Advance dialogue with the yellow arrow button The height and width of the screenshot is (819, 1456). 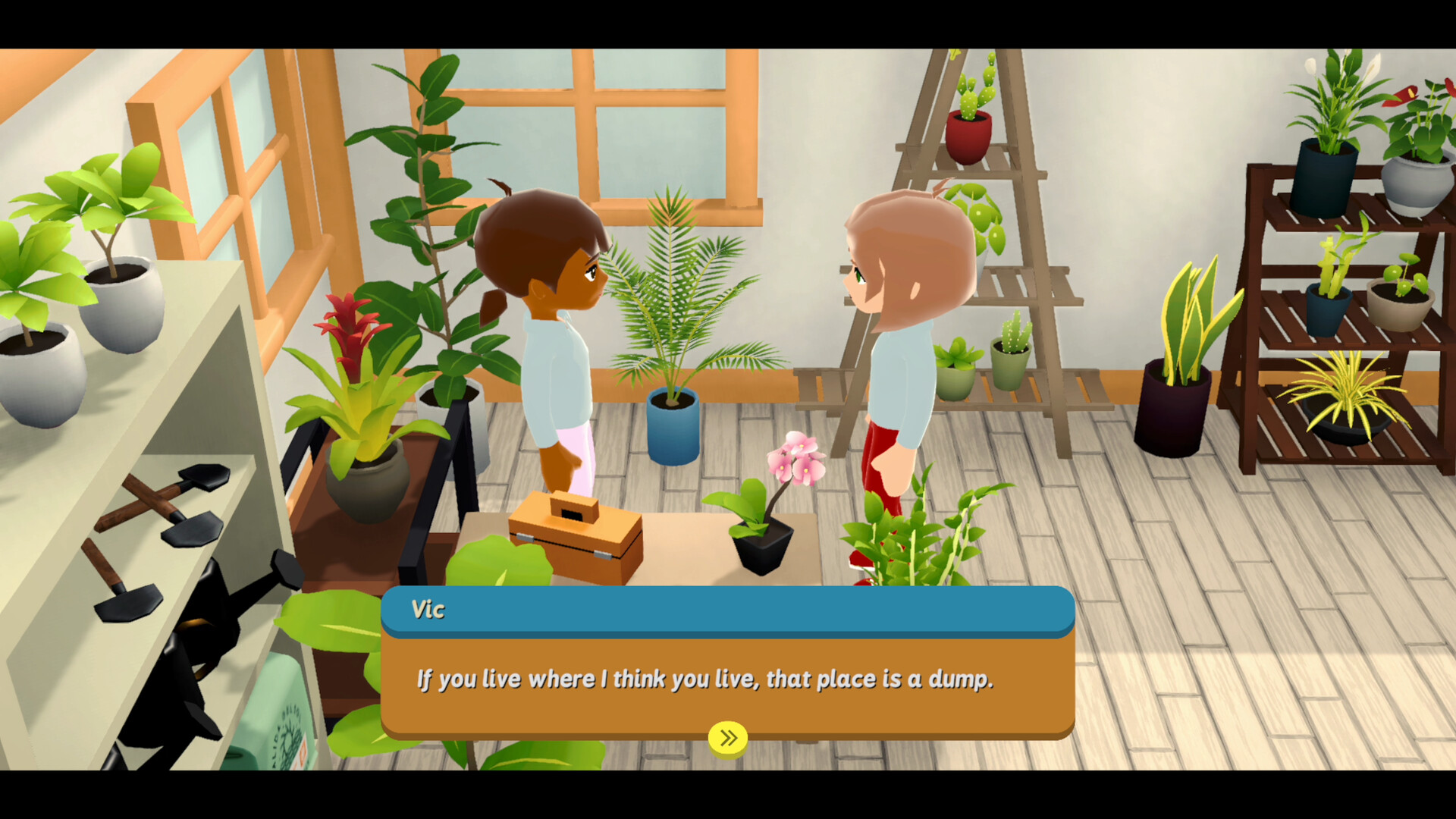tap(728, 738)
